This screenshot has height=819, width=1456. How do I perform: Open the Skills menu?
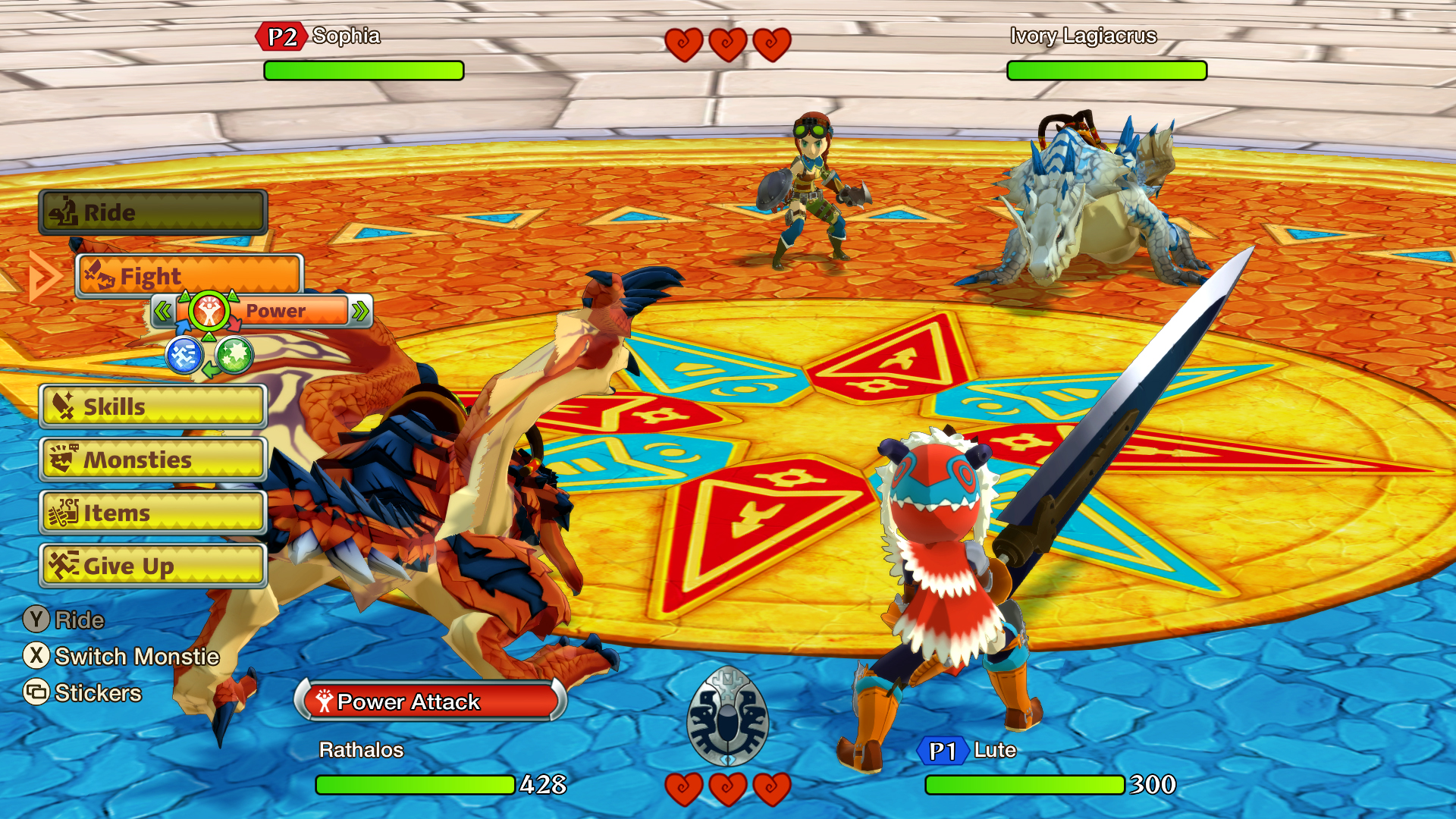click(152, 406)
